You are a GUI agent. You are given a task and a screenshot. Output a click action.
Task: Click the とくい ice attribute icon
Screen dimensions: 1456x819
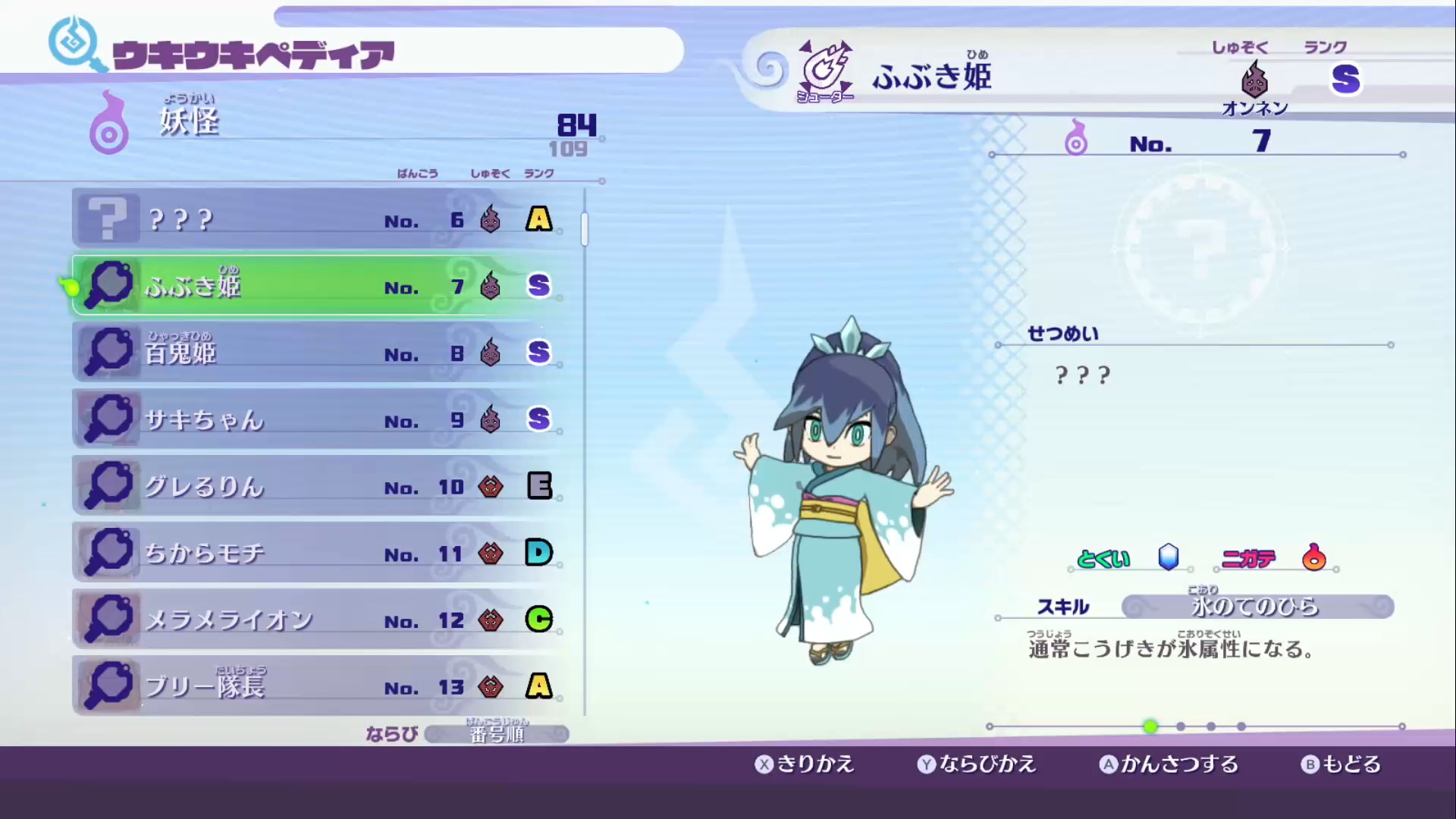(1169, 557)
